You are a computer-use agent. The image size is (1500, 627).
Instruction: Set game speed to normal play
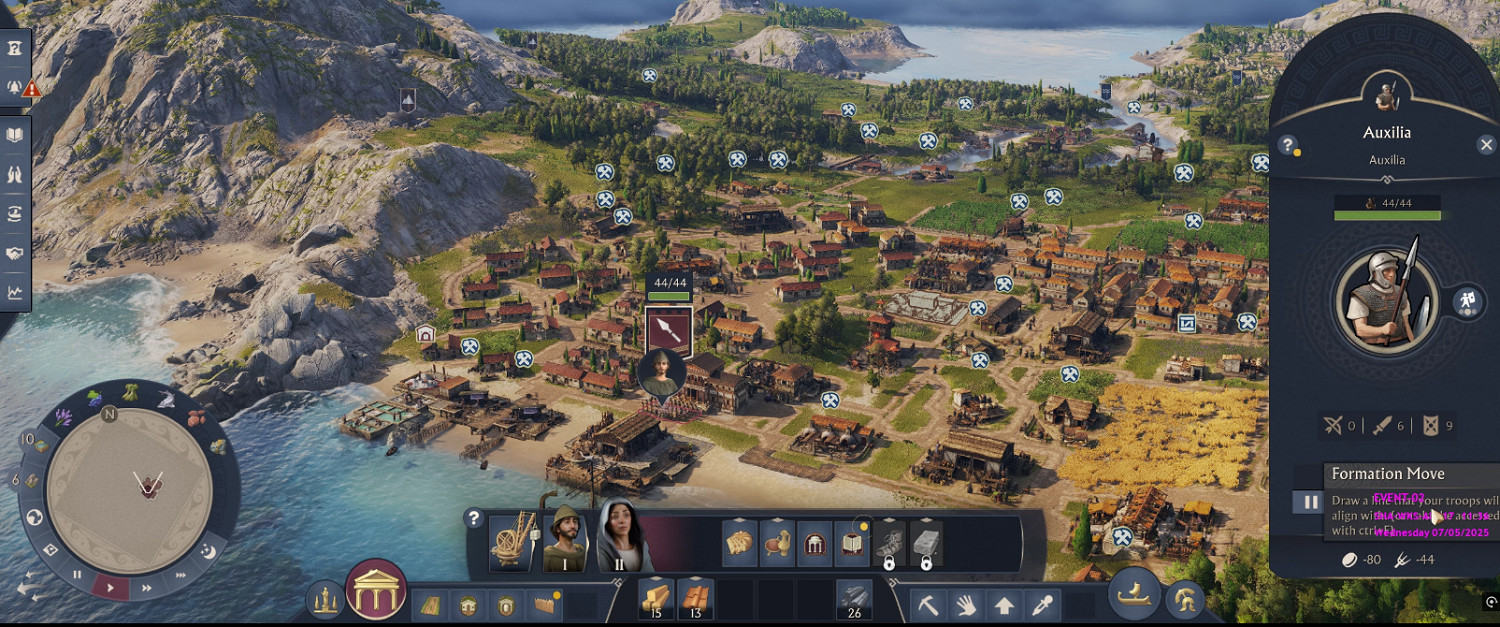coord(110,587)
